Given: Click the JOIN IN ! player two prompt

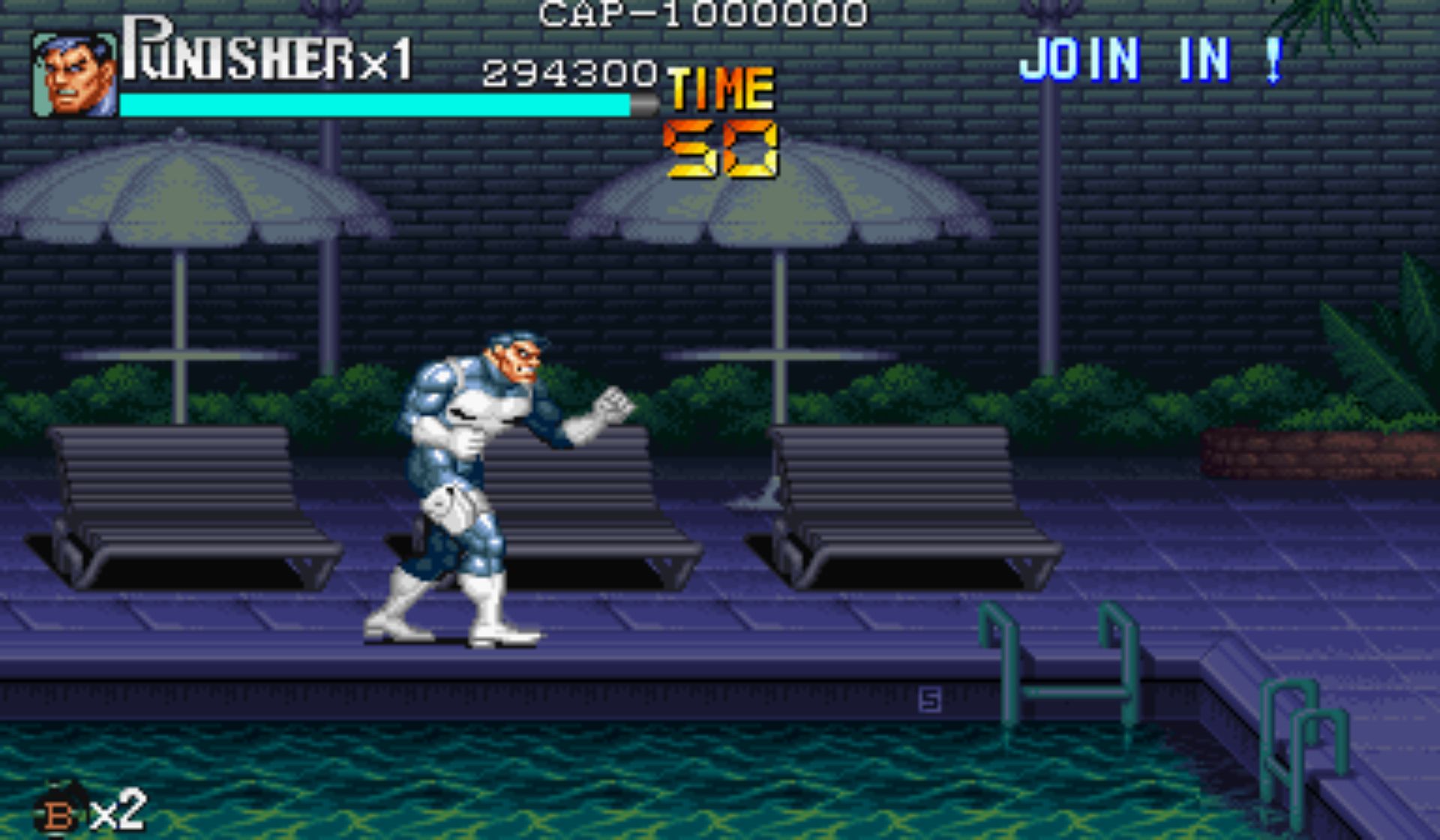Looking at the screenshot, I should (x=1152, y=60).
